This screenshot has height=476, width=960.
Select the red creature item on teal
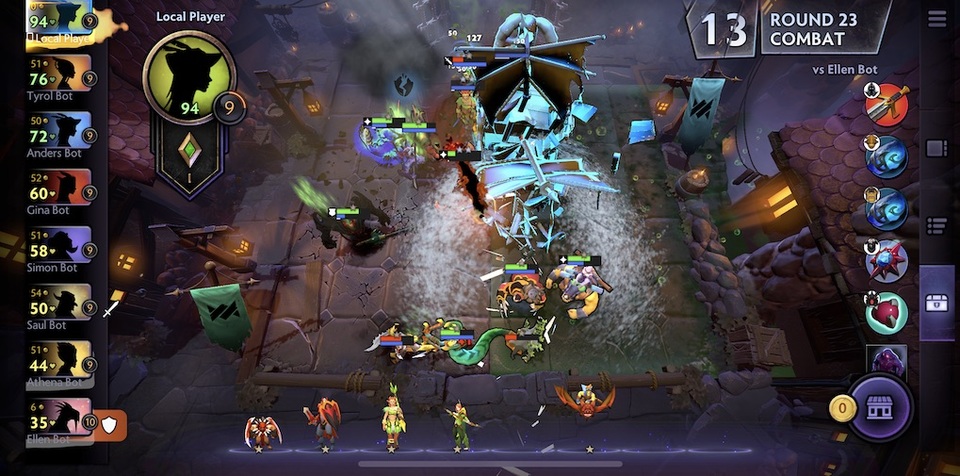[x=887, y=313]
